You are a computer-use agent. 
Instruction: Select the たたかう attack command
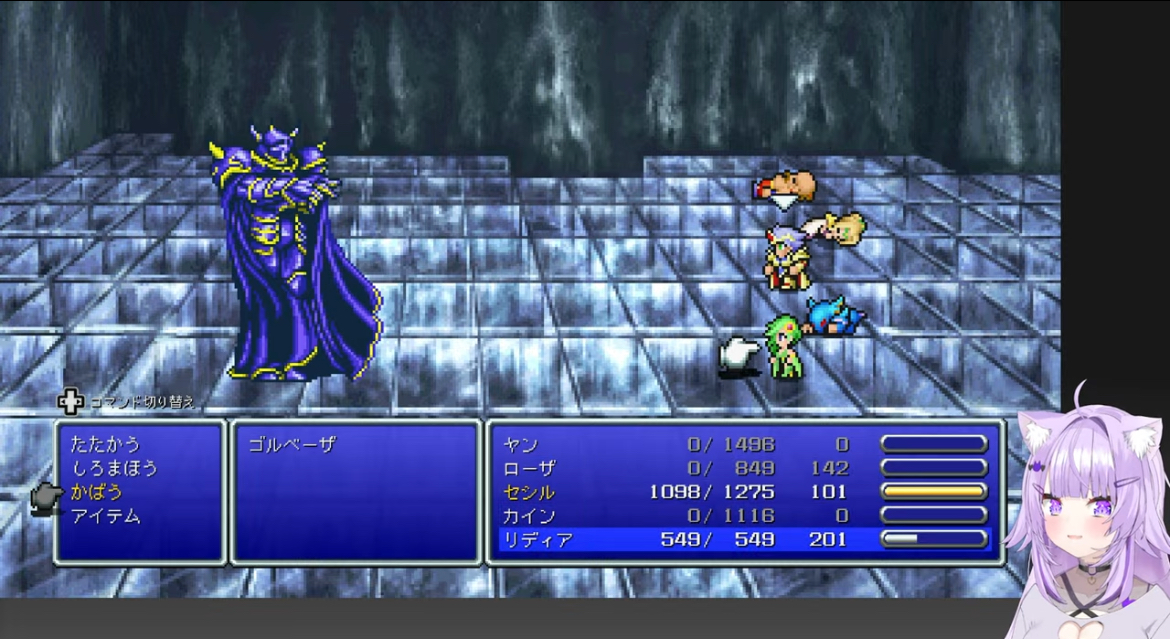point(105,444)
